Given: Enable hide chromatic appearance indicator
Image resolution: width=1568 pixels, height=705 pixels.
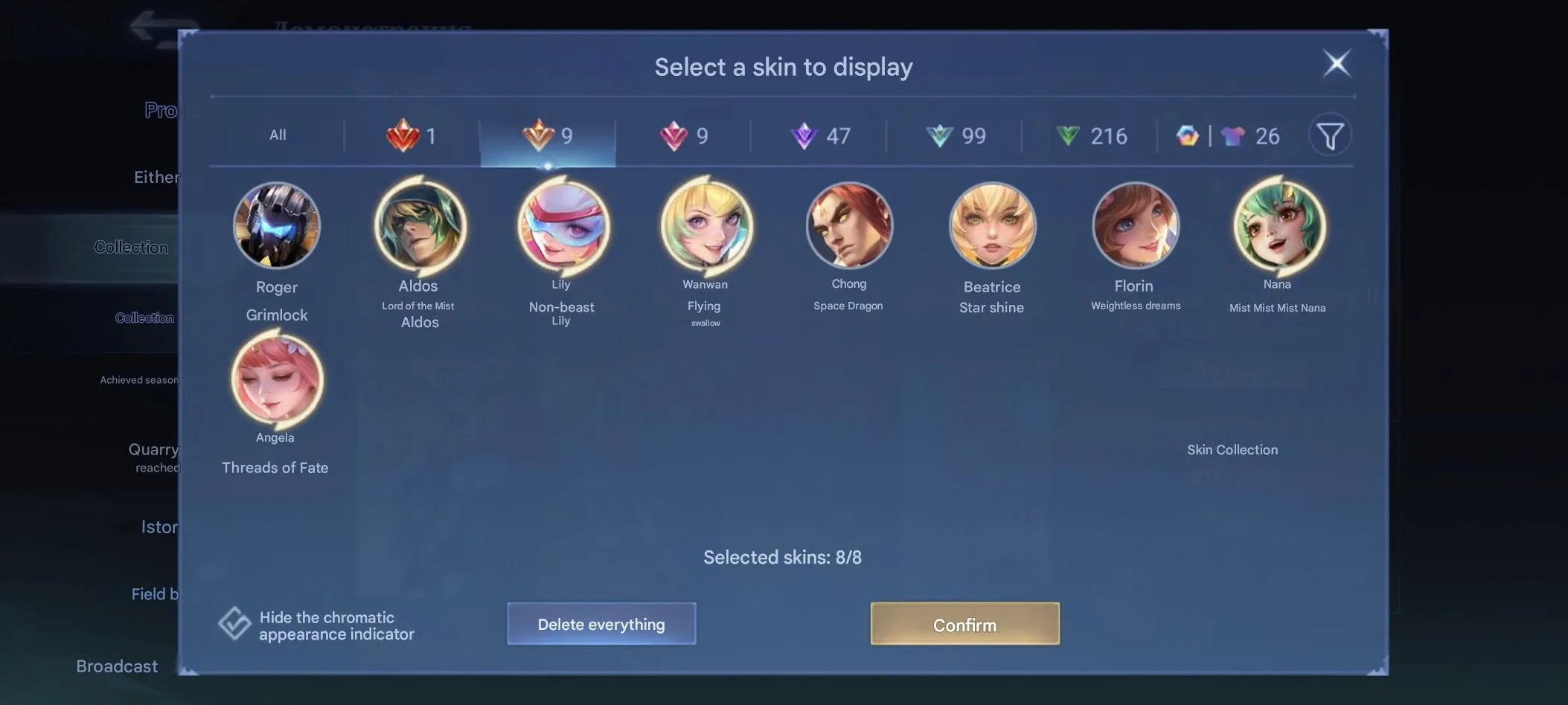Looking at the screenshot, I should click(x=235, y=623).
